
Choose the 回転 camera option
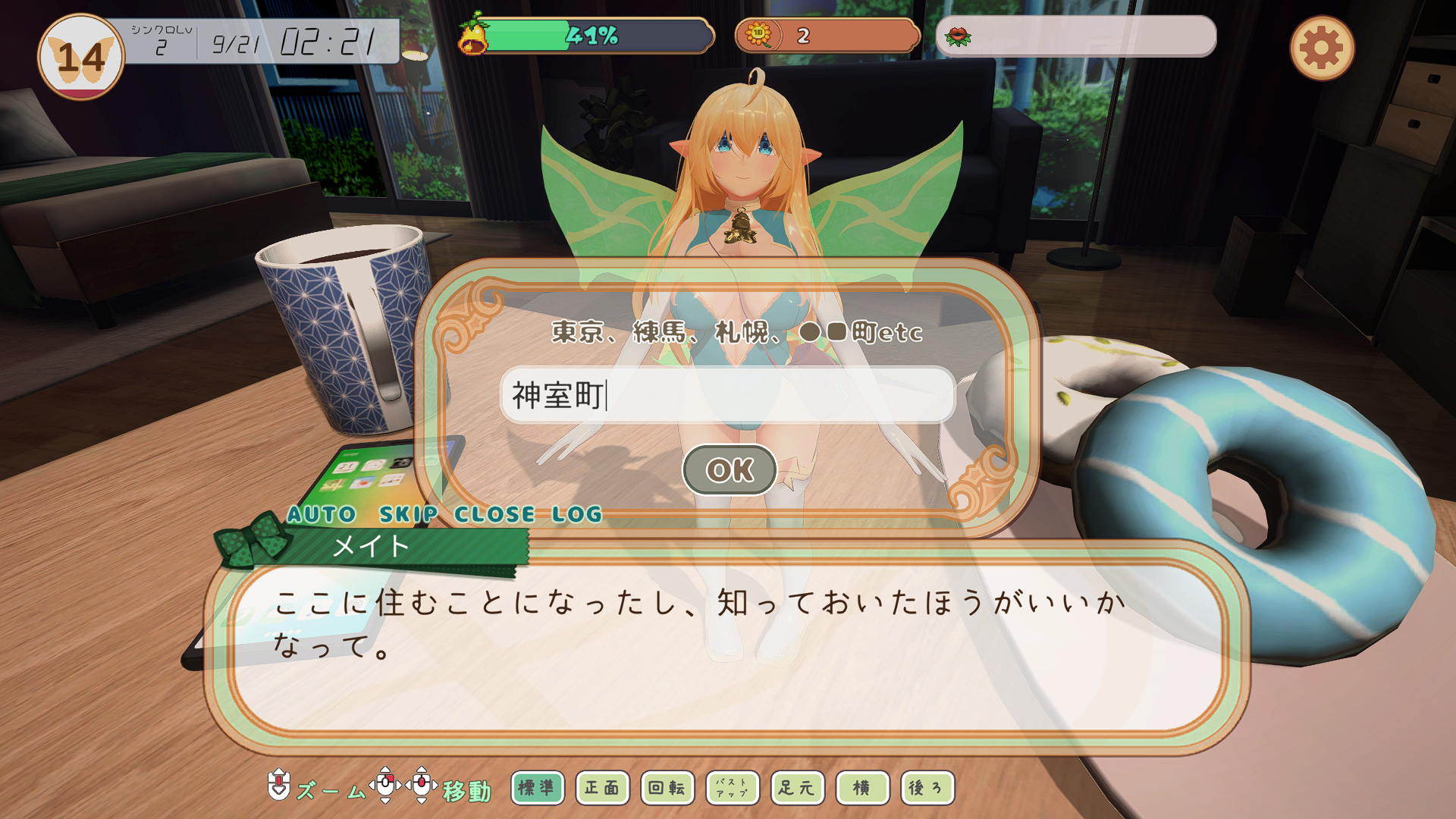pyautogui.click(x=667, y=788)
